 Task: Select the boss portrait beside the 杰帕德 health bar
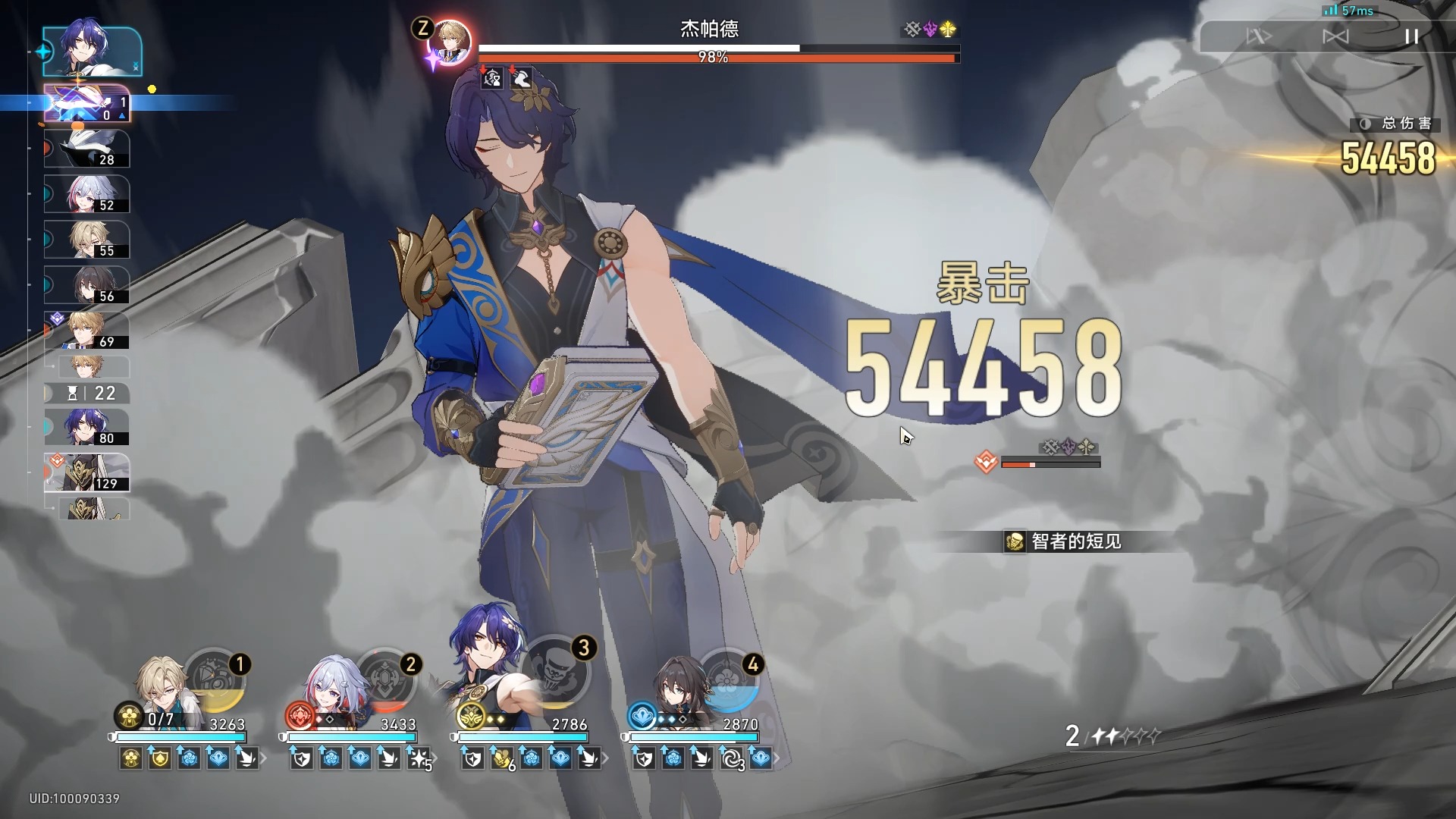(450, 44)
